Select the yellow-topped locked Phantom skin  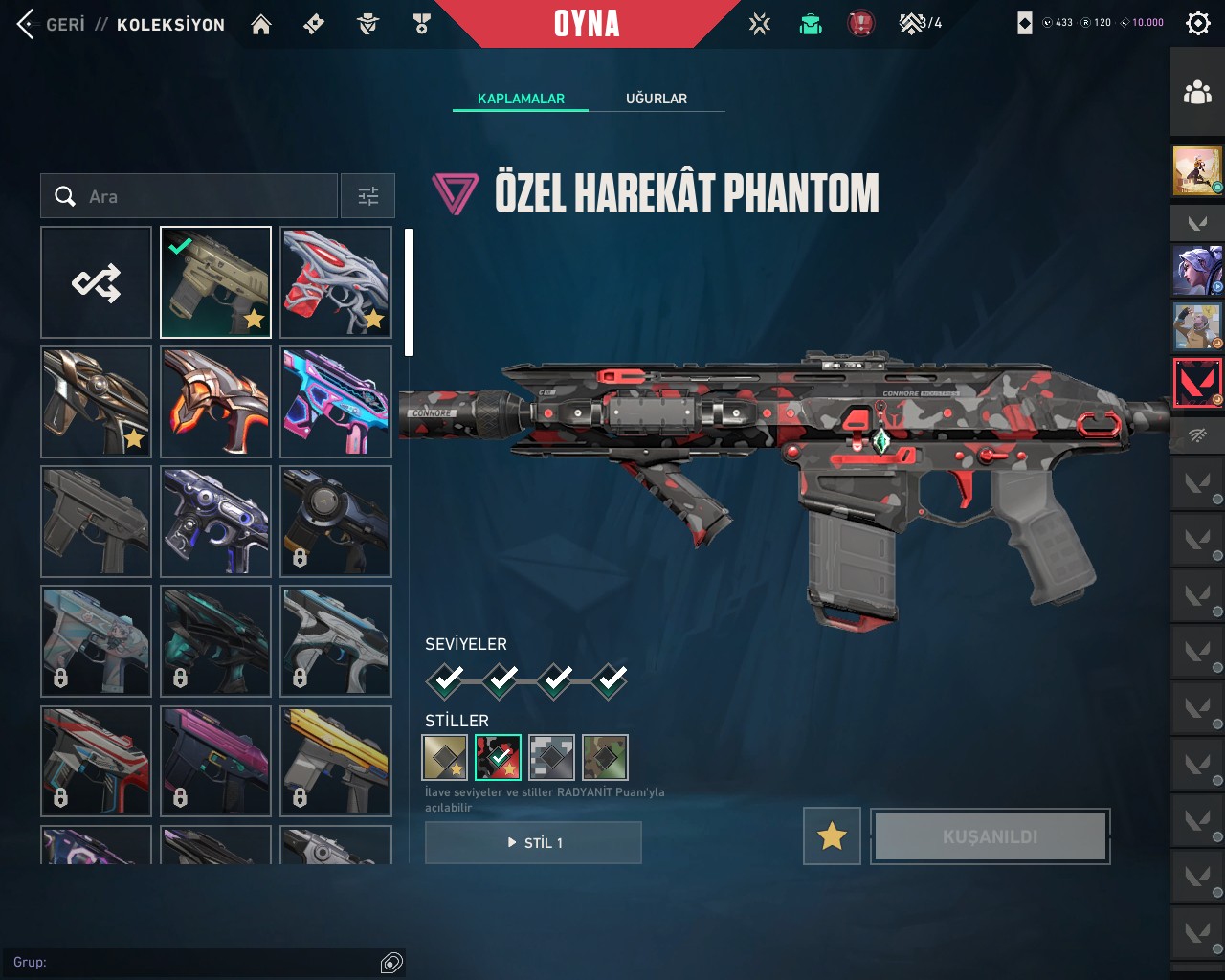coord(336,761)
